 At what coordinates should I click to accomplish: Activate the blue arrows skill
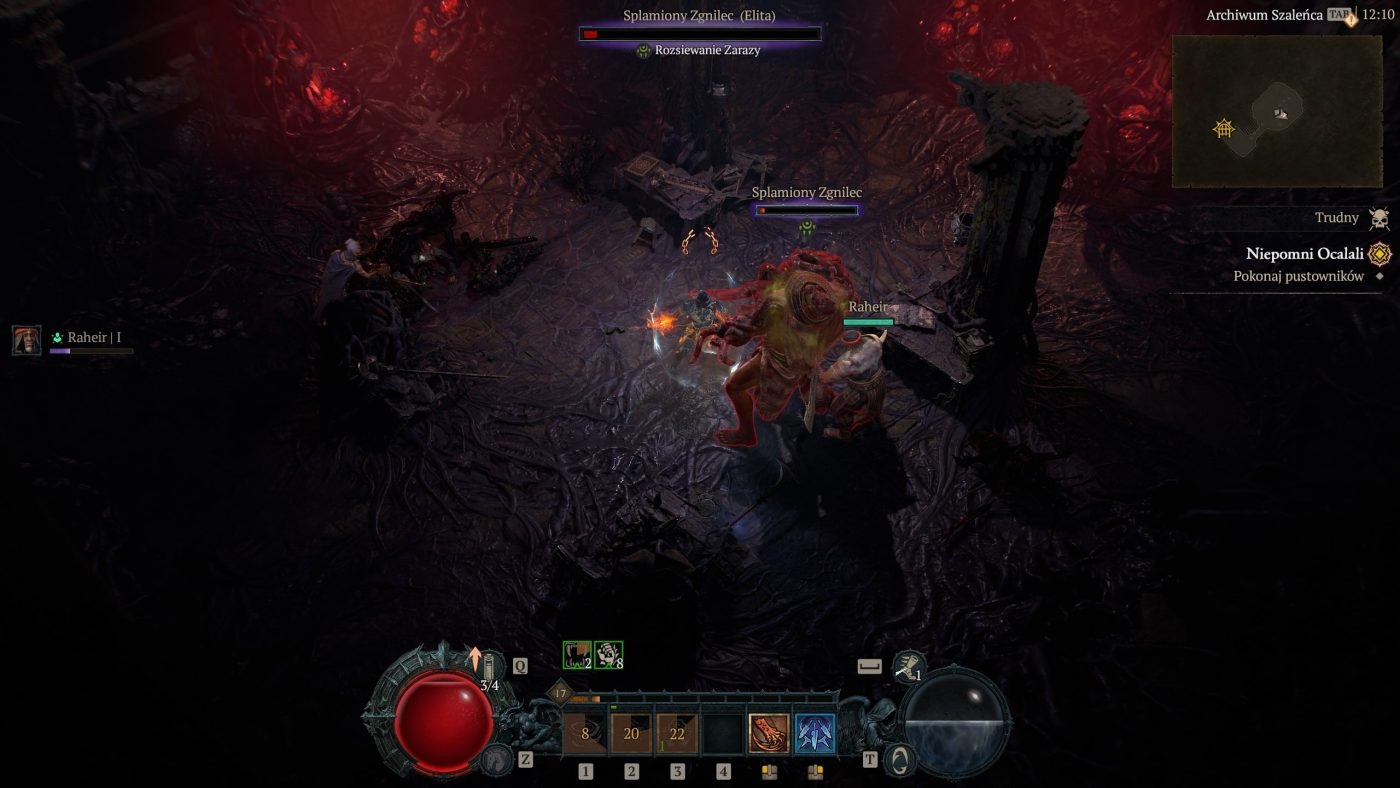[x=815, y=733]
